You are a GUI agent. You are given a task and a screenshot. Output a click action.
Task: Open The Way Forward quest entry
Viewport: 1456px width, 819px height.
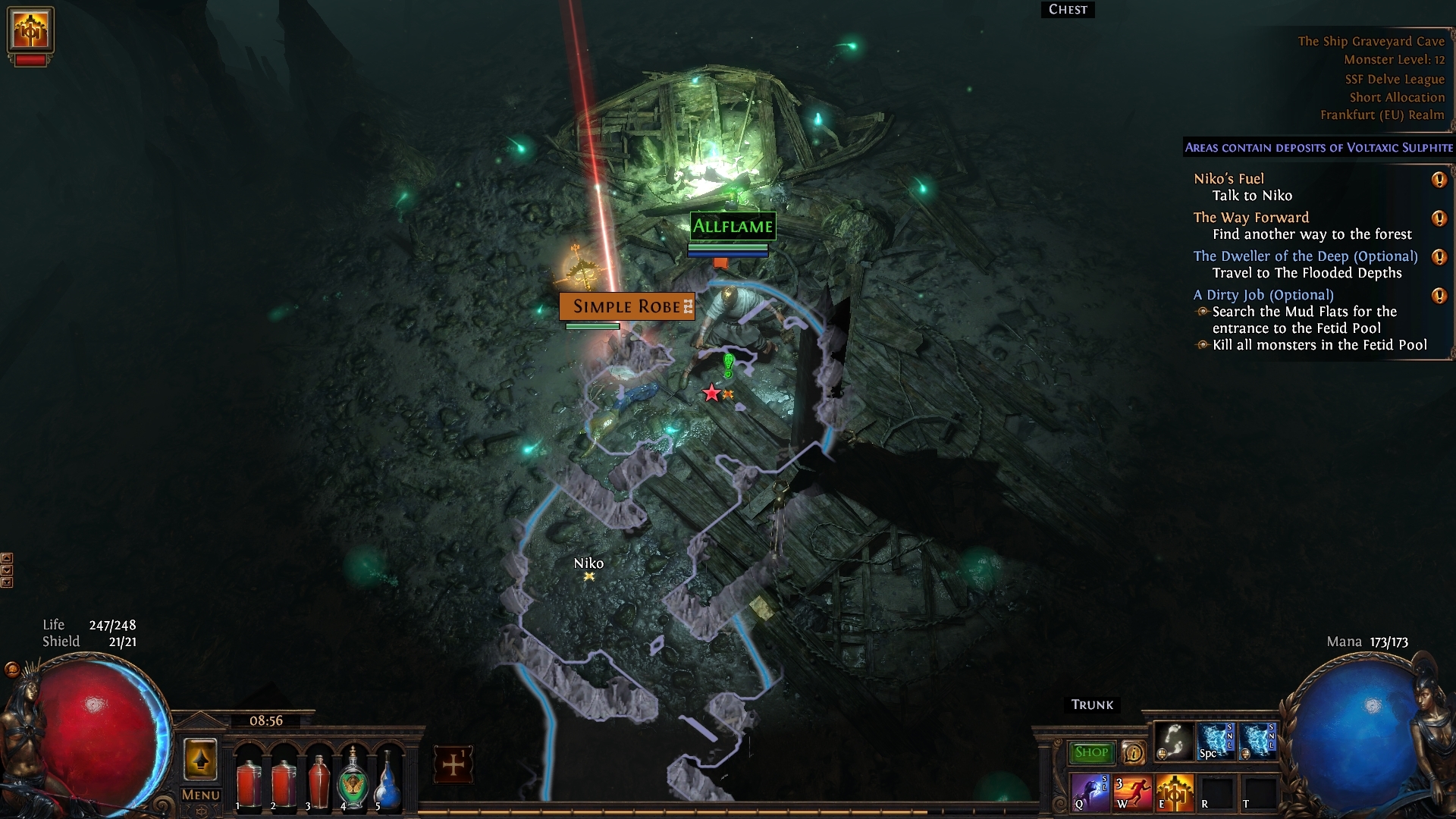pos(1251,218)
